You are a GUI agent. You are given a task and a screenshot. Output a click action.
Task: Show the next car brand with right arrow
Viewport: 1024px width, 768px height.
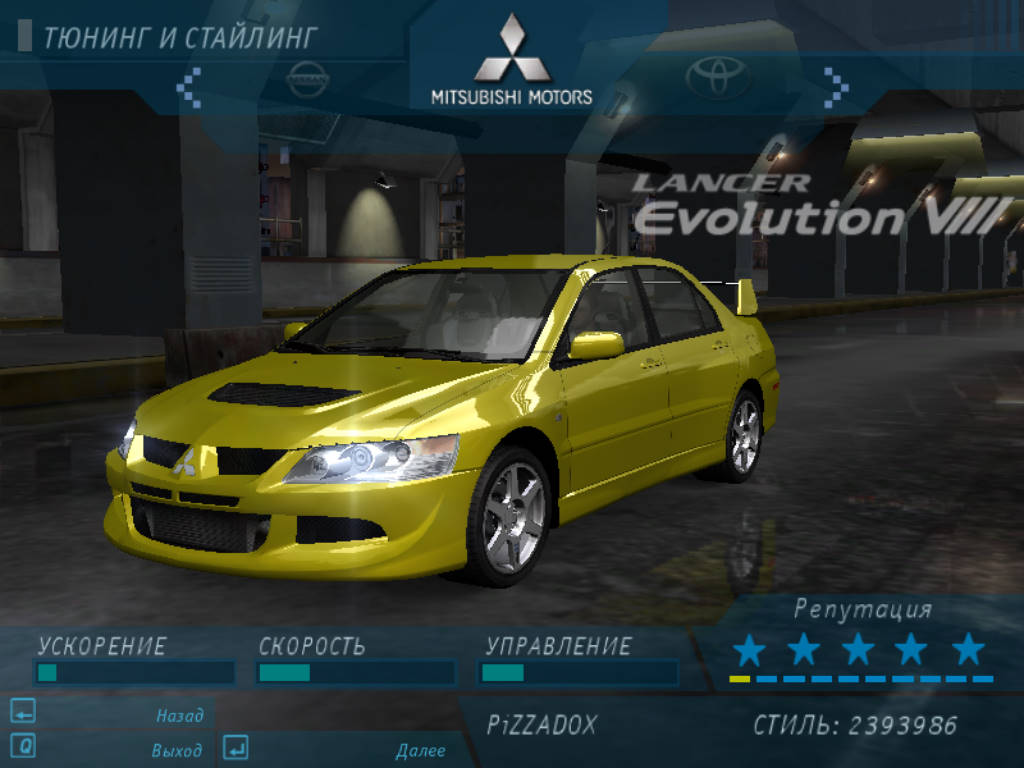[x=836, y=87]
